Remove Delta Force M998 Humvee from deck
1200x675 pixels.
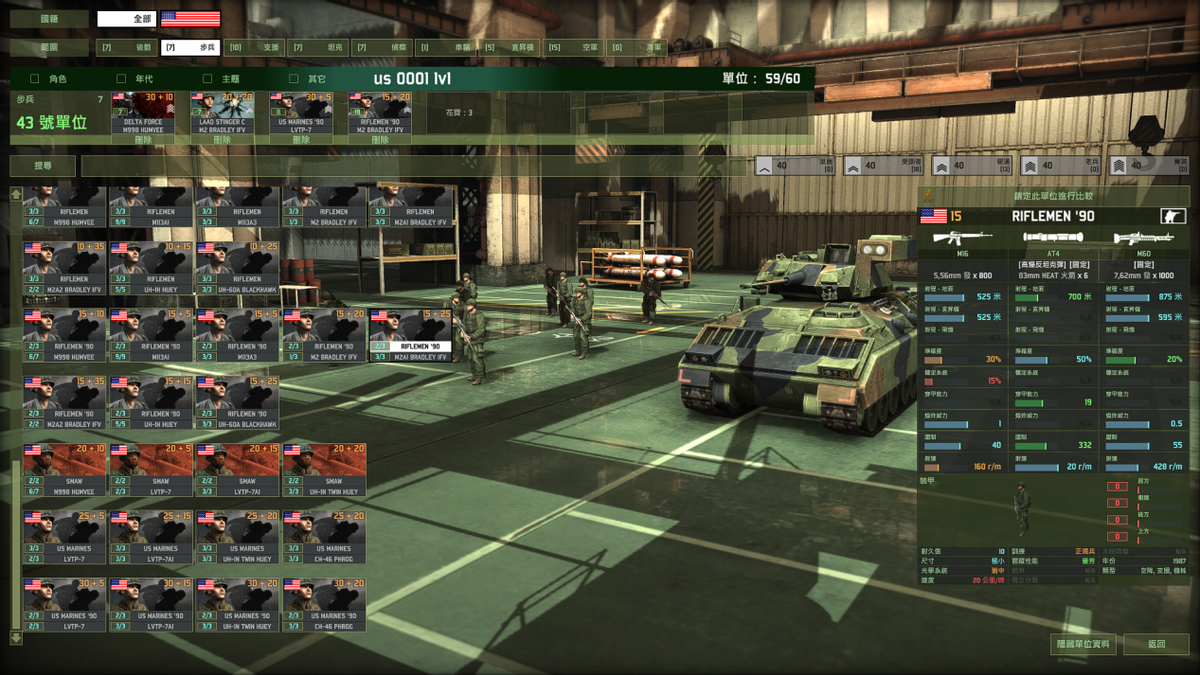pyautogui.click(x=143, y=140)
